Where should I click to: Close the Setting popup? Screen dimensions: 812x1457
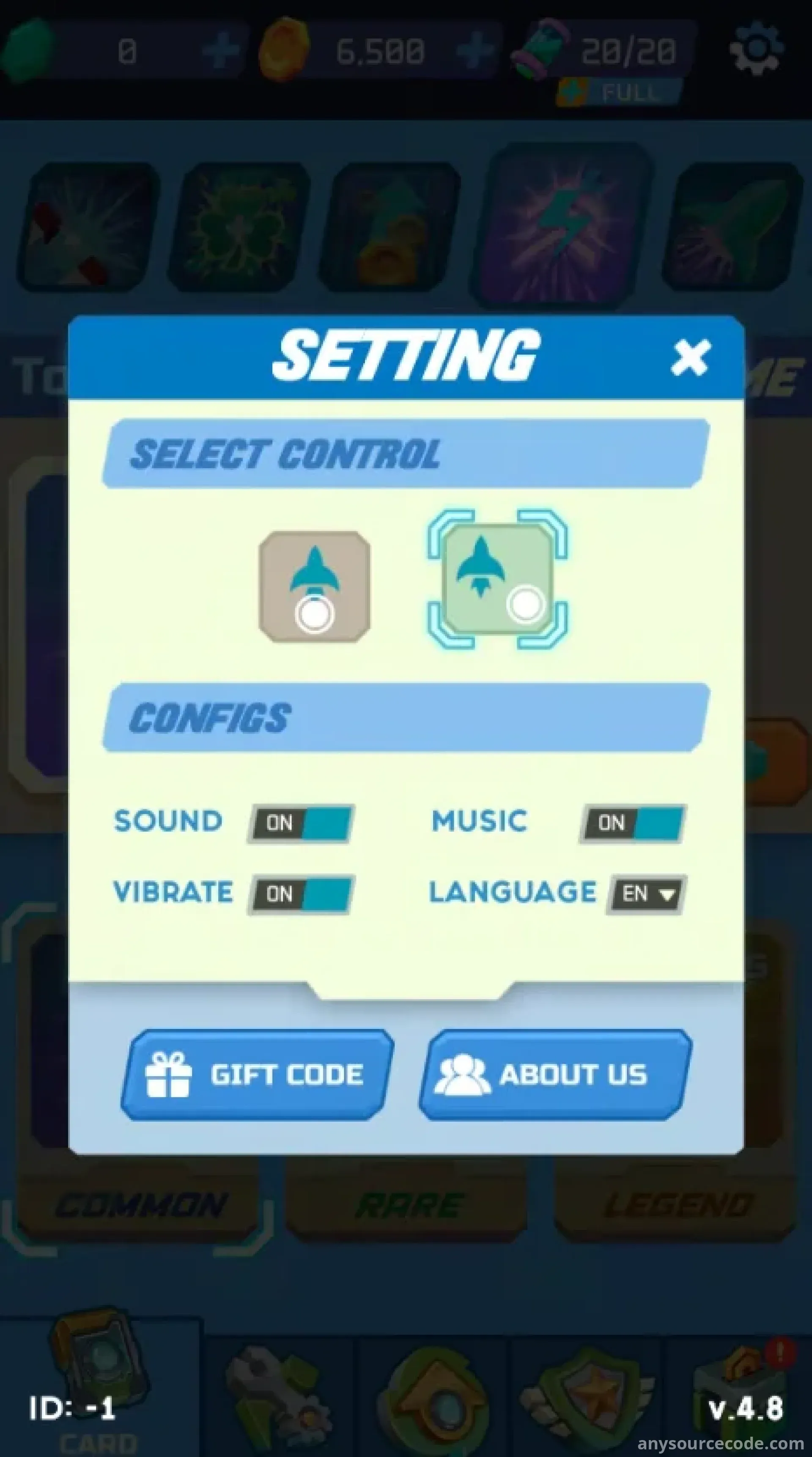(x=690, y=357)
